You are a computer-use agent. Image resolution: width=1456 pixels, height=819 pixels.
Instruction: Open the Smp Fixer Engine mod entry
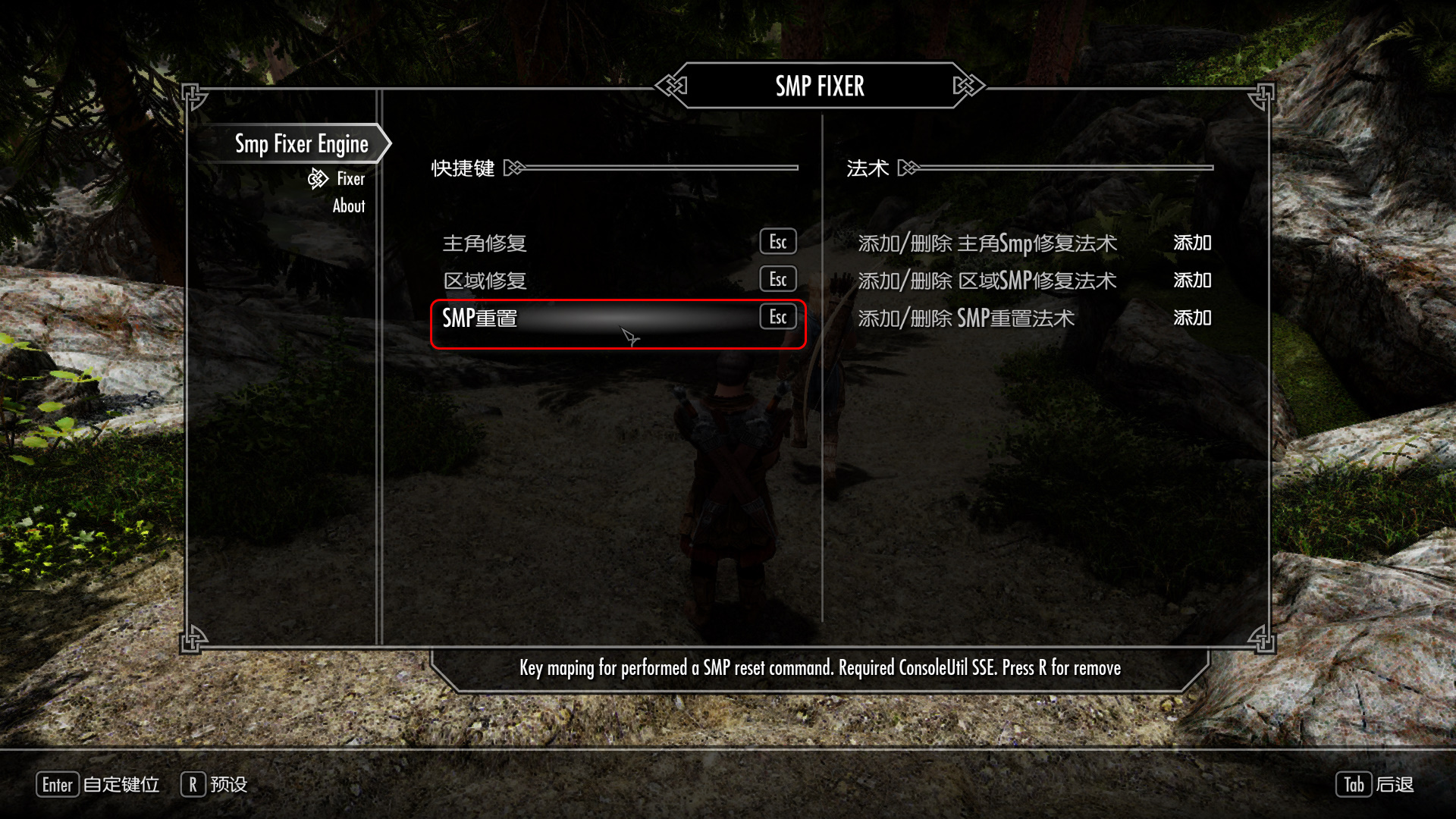point(301,144)
